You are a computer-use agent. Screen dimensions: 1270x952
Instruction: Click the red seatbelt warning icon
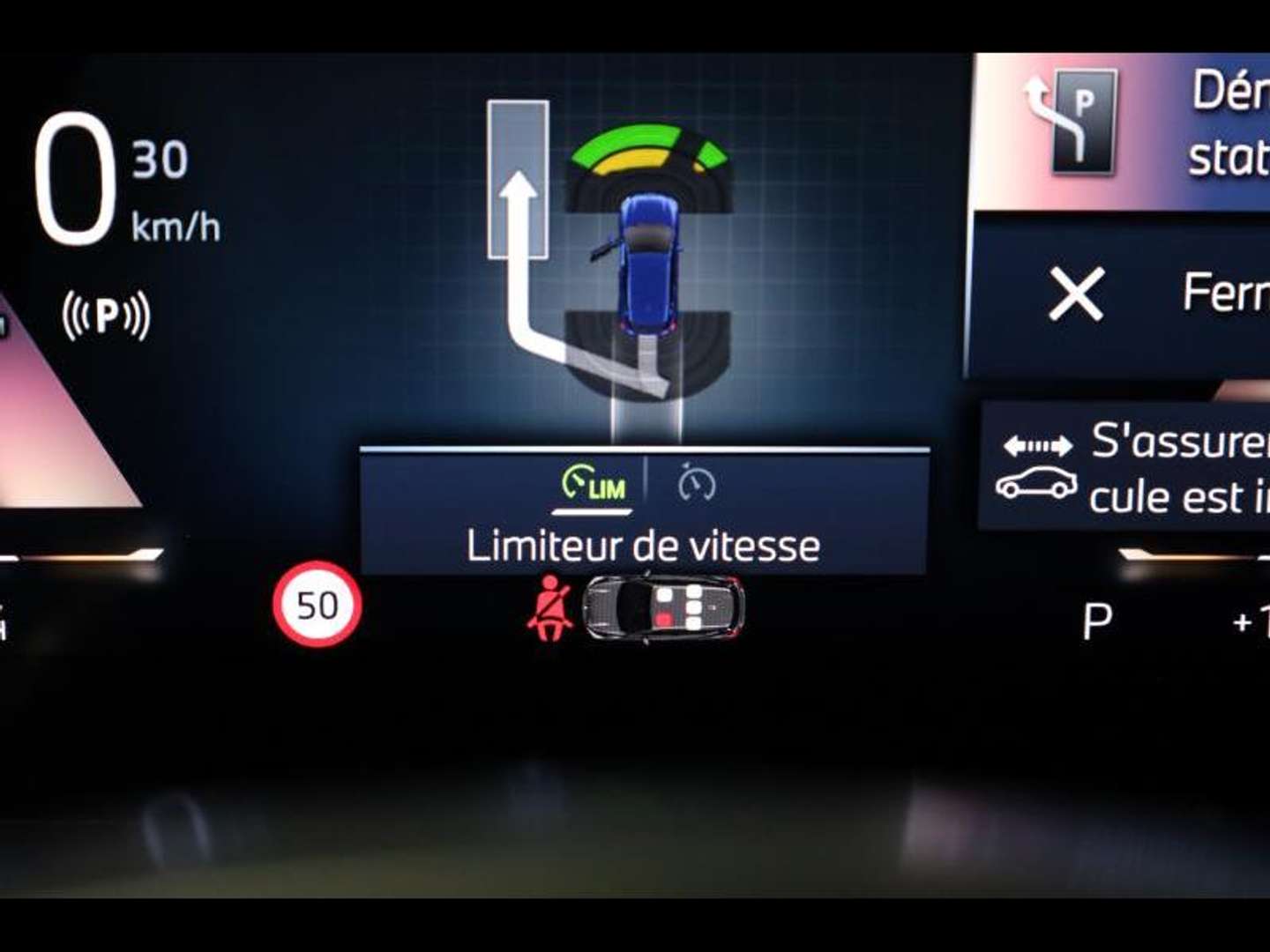(x=549, y=608)
